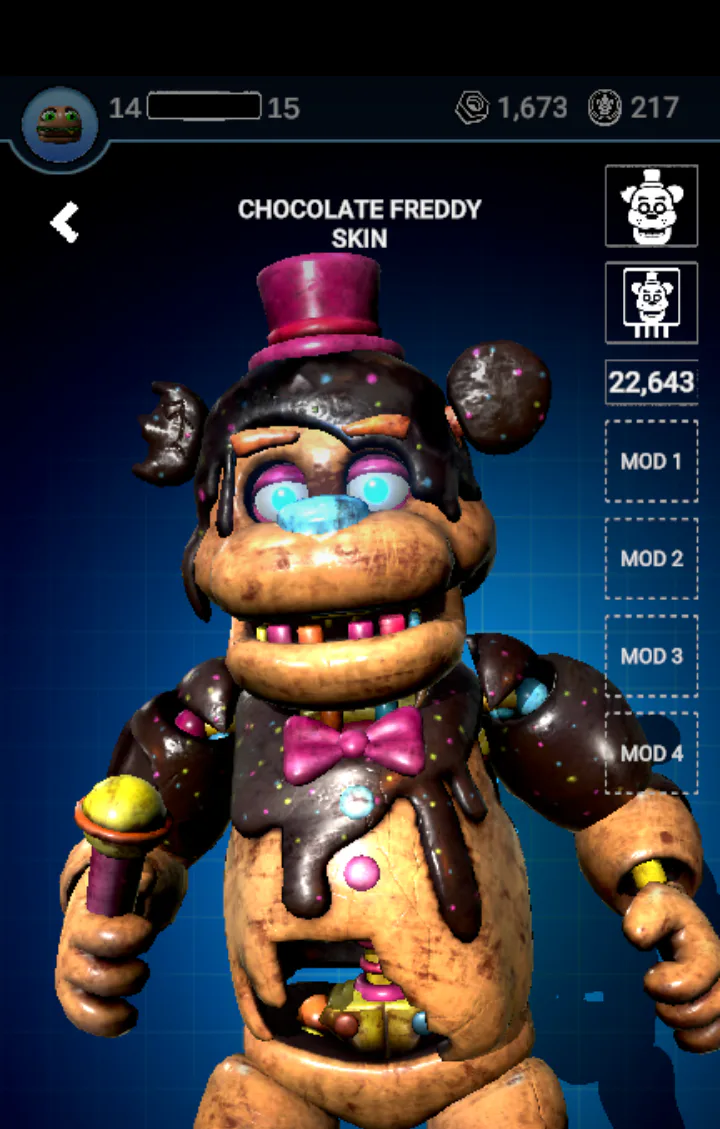Click the 22,643 value box
Image resolution: width=720 pixels, height=1129 pixels.
tap(651, 382)
